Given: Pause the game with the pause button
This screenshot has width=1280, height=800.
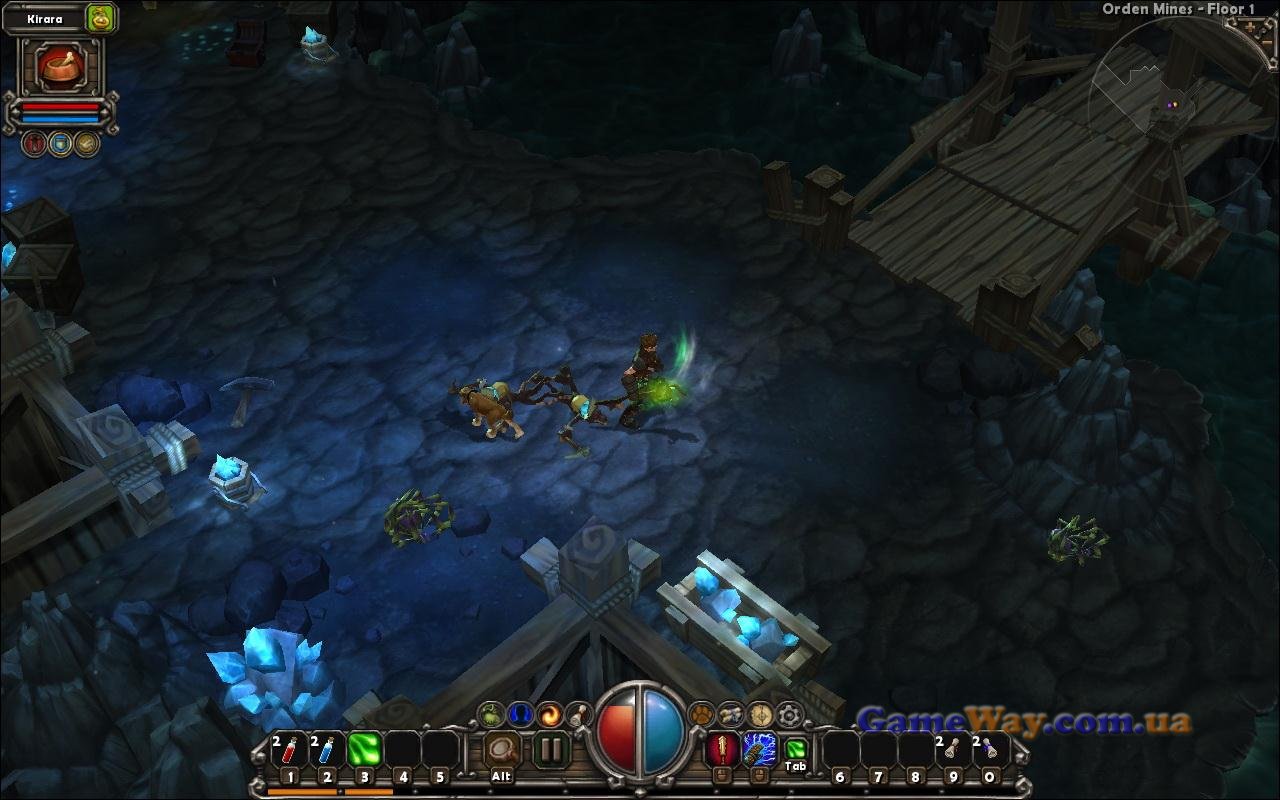Looking at the screenshot, I should [550, 749].
